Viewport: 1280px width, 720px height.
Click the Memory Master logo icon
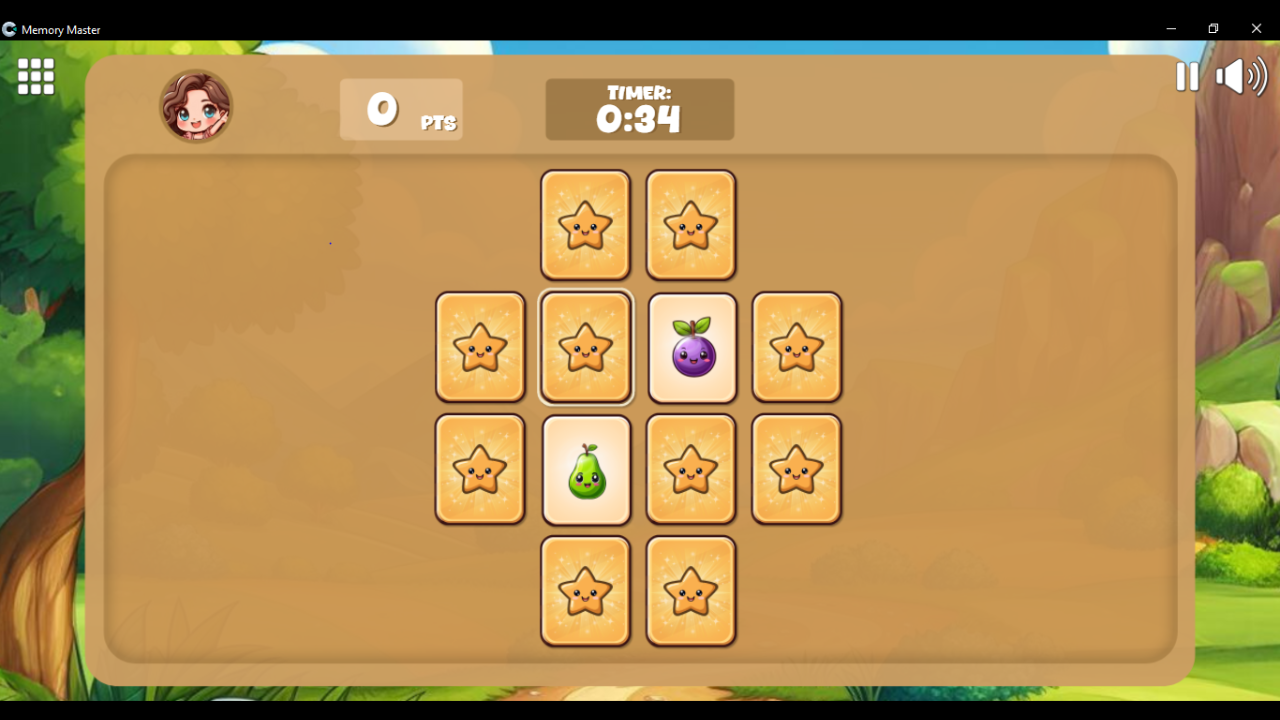point(9,29)
